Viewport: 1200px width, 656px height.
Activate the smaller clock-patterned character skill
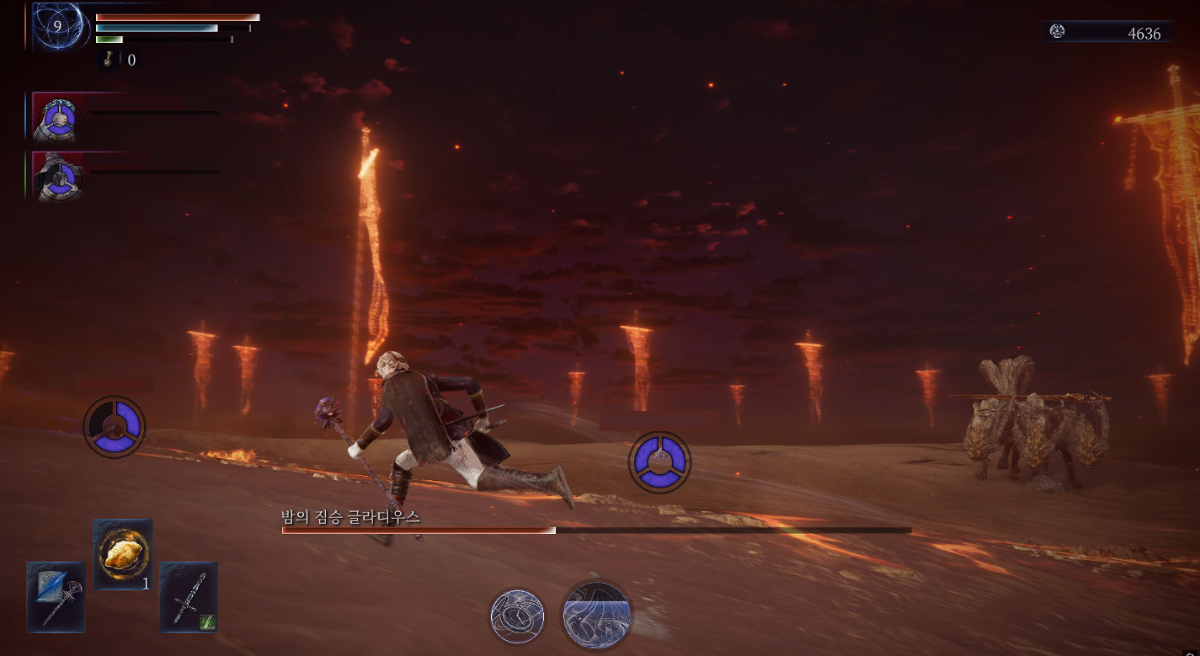[x=517, y=615]
